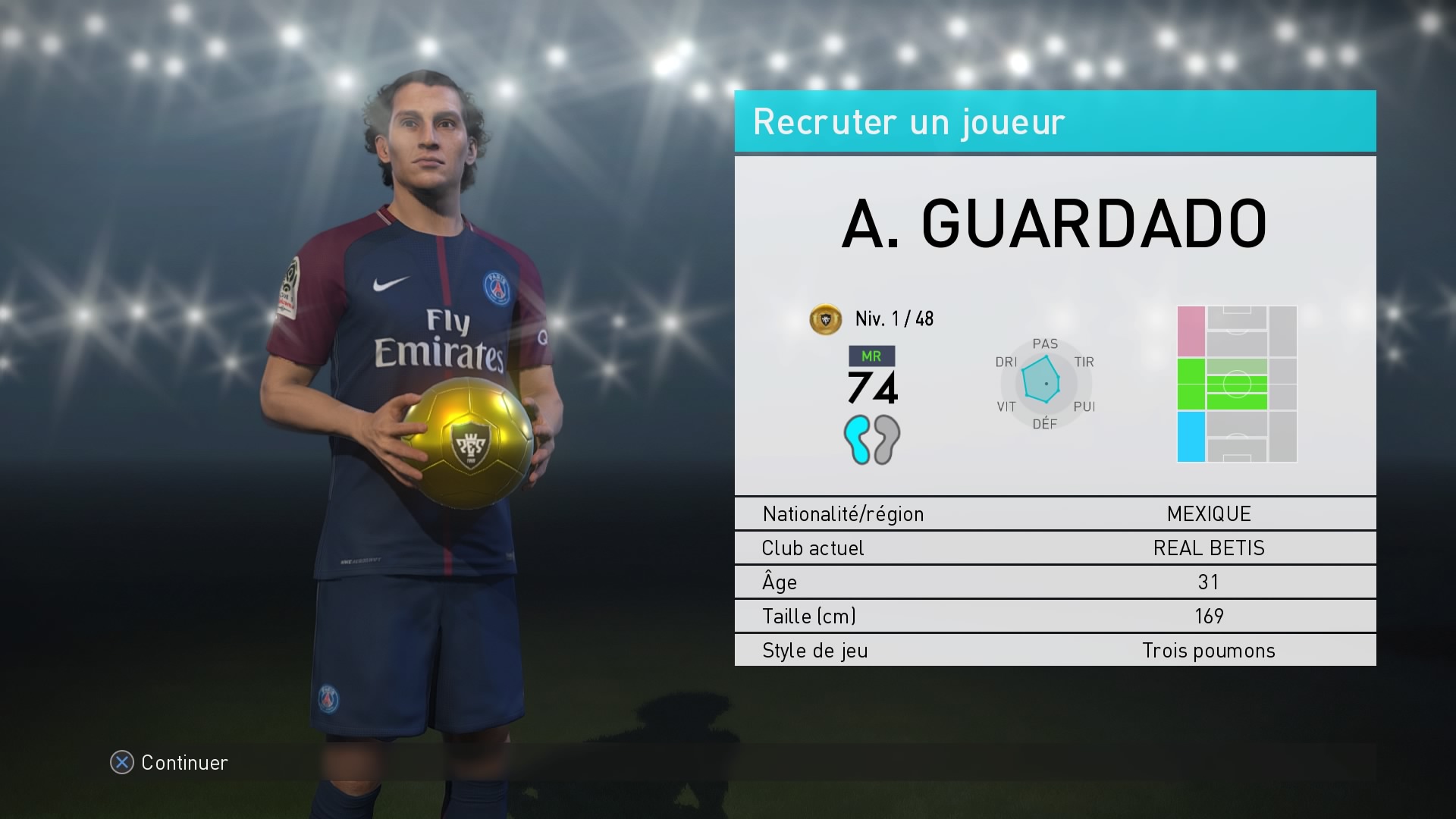The height and width of the screenshot is (819, 1456).
Task: Click the player stats radar chart
Action: (x=1044, y=383)
